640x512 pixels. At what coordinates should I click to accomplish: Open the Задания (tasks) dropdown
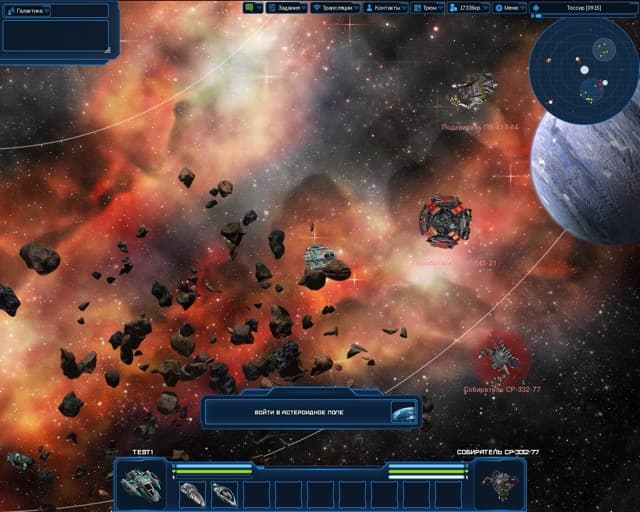click(287, 7)
